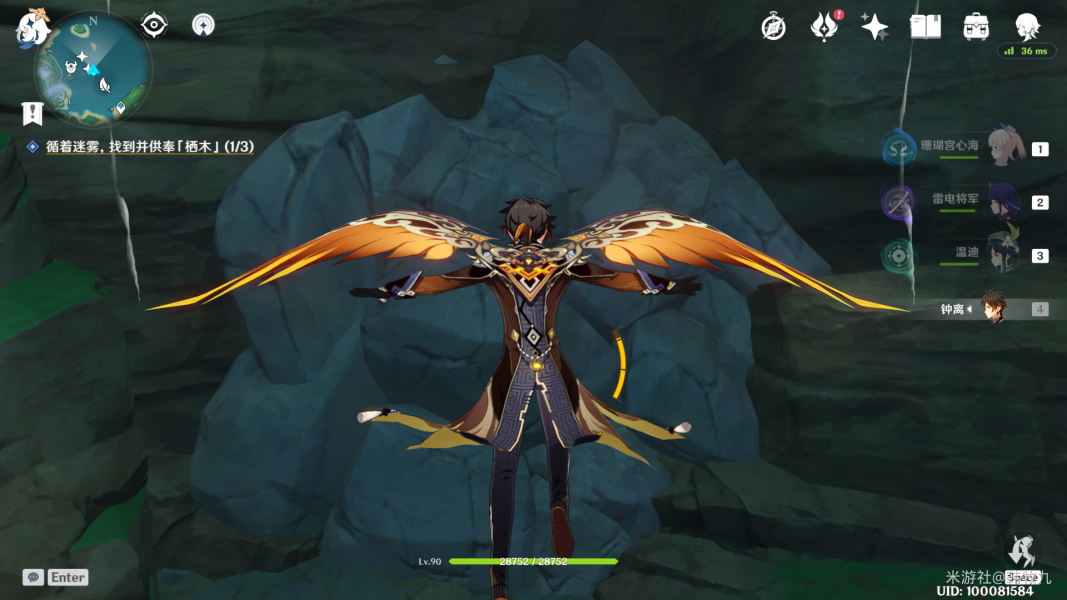The image size is (1067, 600).
Task: Click the eye-shaped icon beside the minimap
Action: tap(154, 25)
